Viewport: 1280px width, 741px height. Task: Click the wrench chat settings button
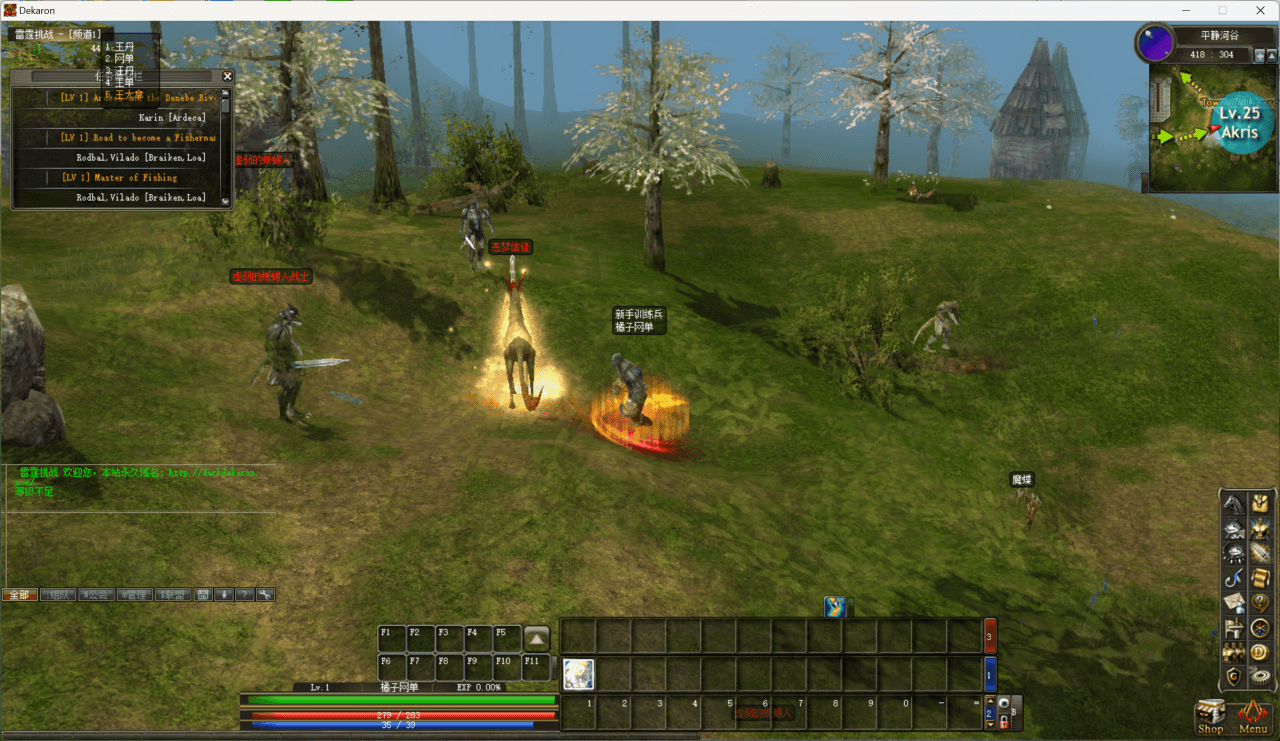point(265,595)
